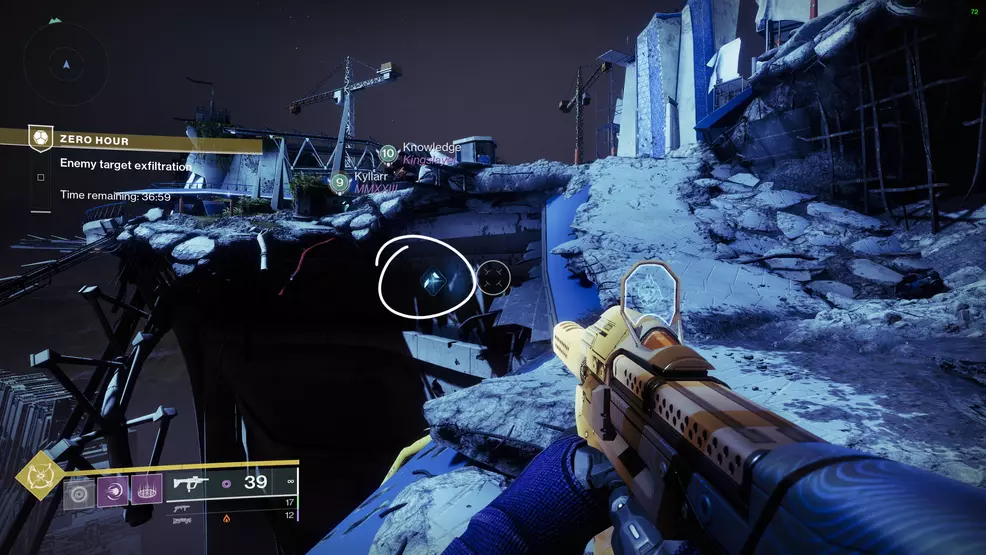Select the grey grenade ability icon
This screenshot has height=555, width=986.
[79, 492]
